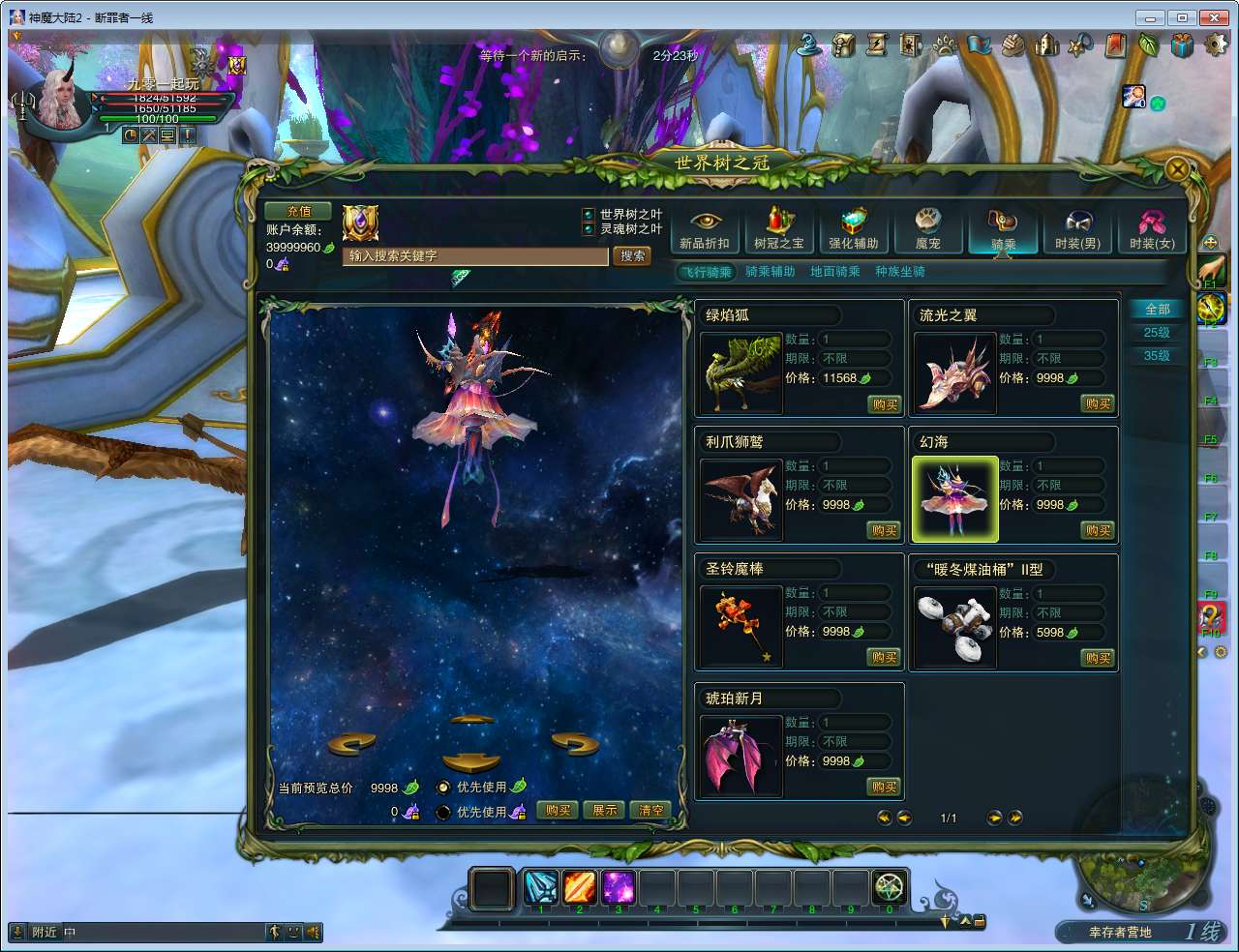Click the 搜索 search button

click(632, 256)
